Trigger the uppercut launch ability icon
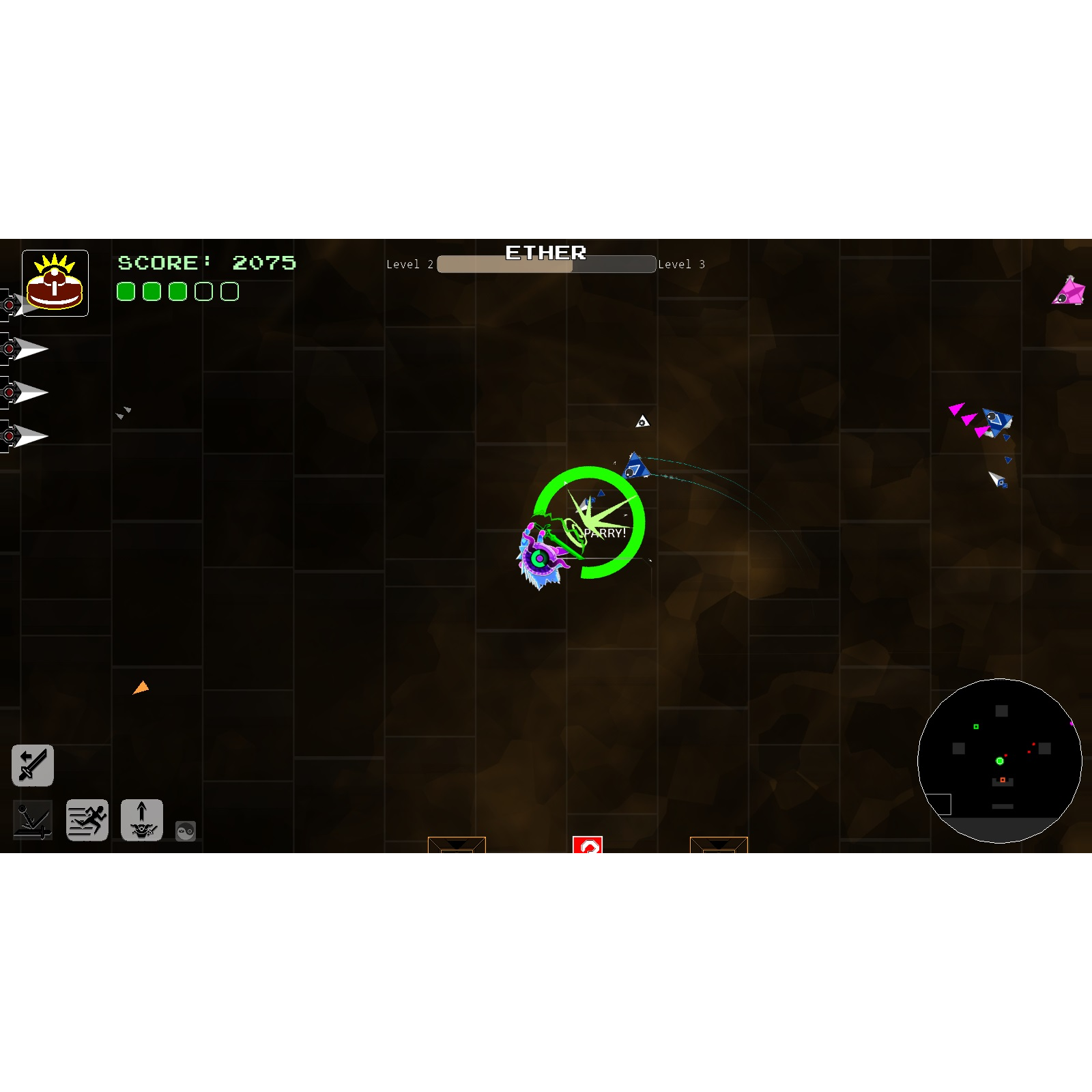 pos(142,820)
